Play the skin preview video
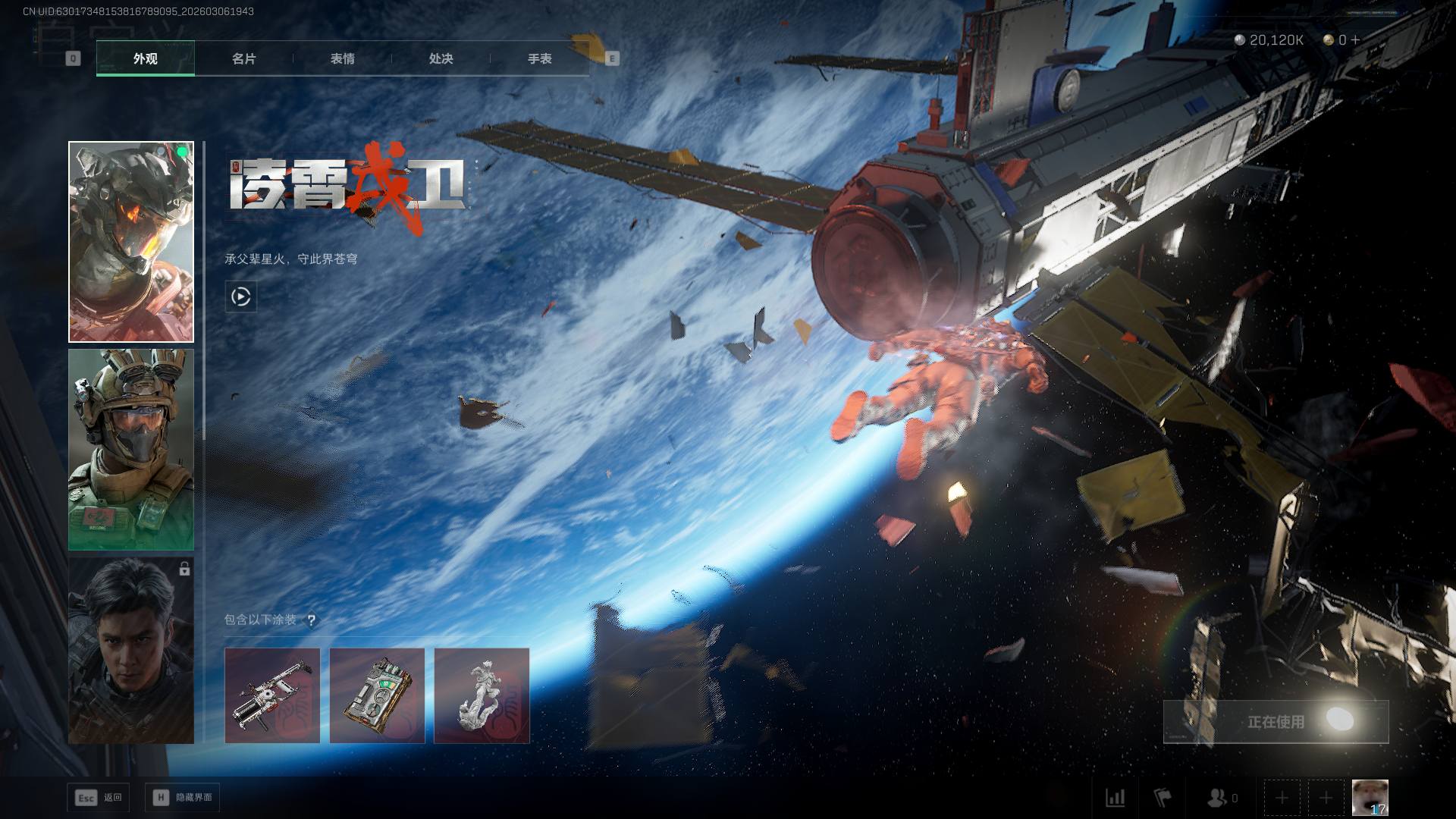The width and height of the screenshot is (1456, 819). (x=241, y=297)
